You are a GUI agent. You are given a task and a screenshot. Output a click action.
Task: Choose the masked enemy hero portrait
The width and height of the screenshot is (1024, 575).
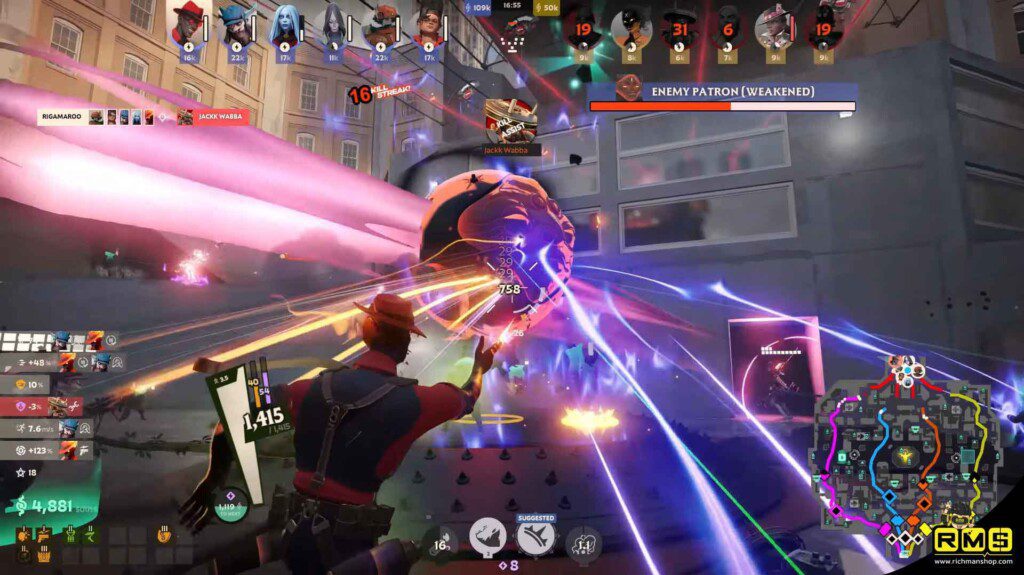coord(632,28)
